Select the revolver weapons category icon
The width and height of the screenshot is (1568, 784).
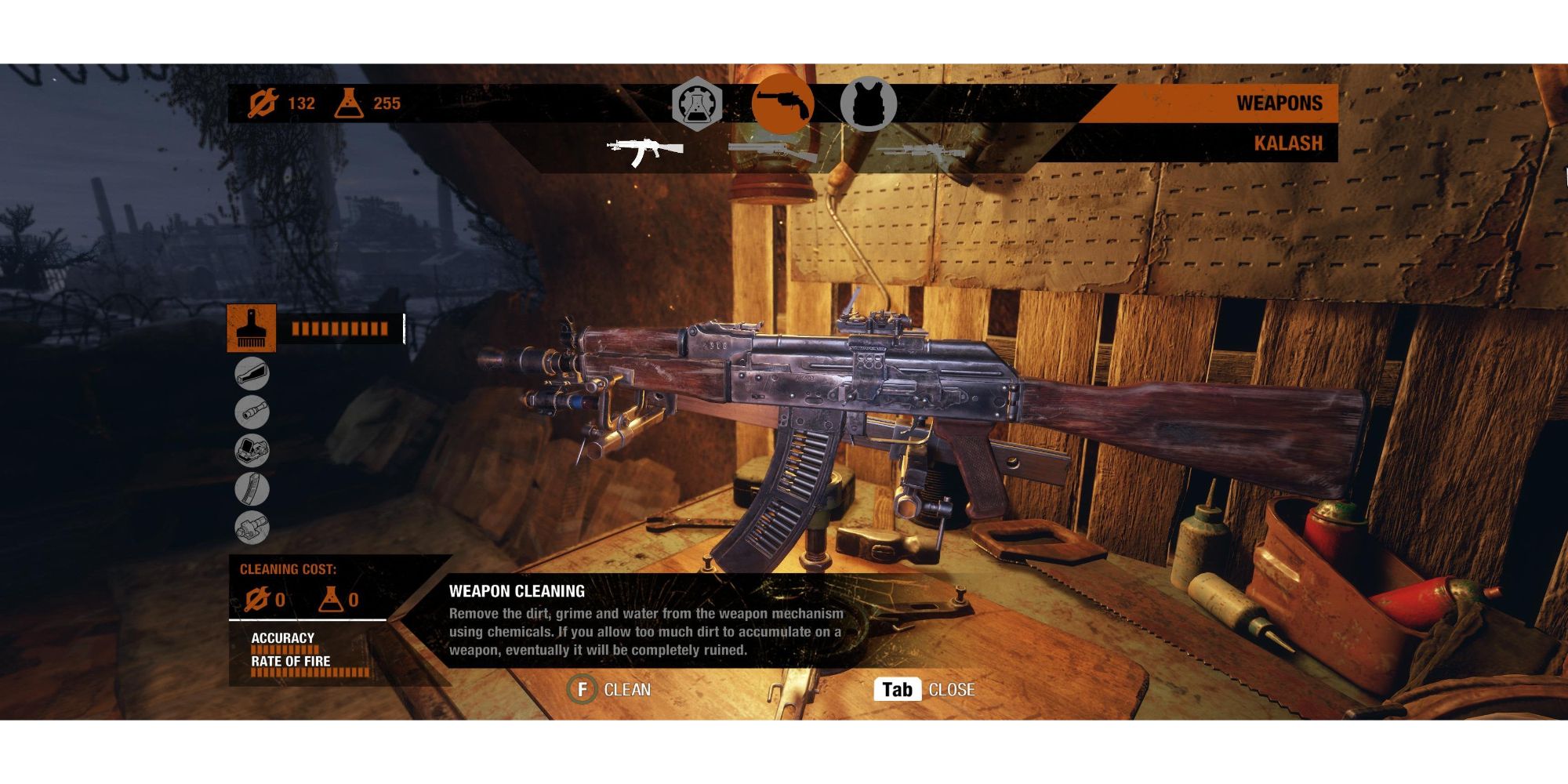pyautogui.click(x=785, y=100)
